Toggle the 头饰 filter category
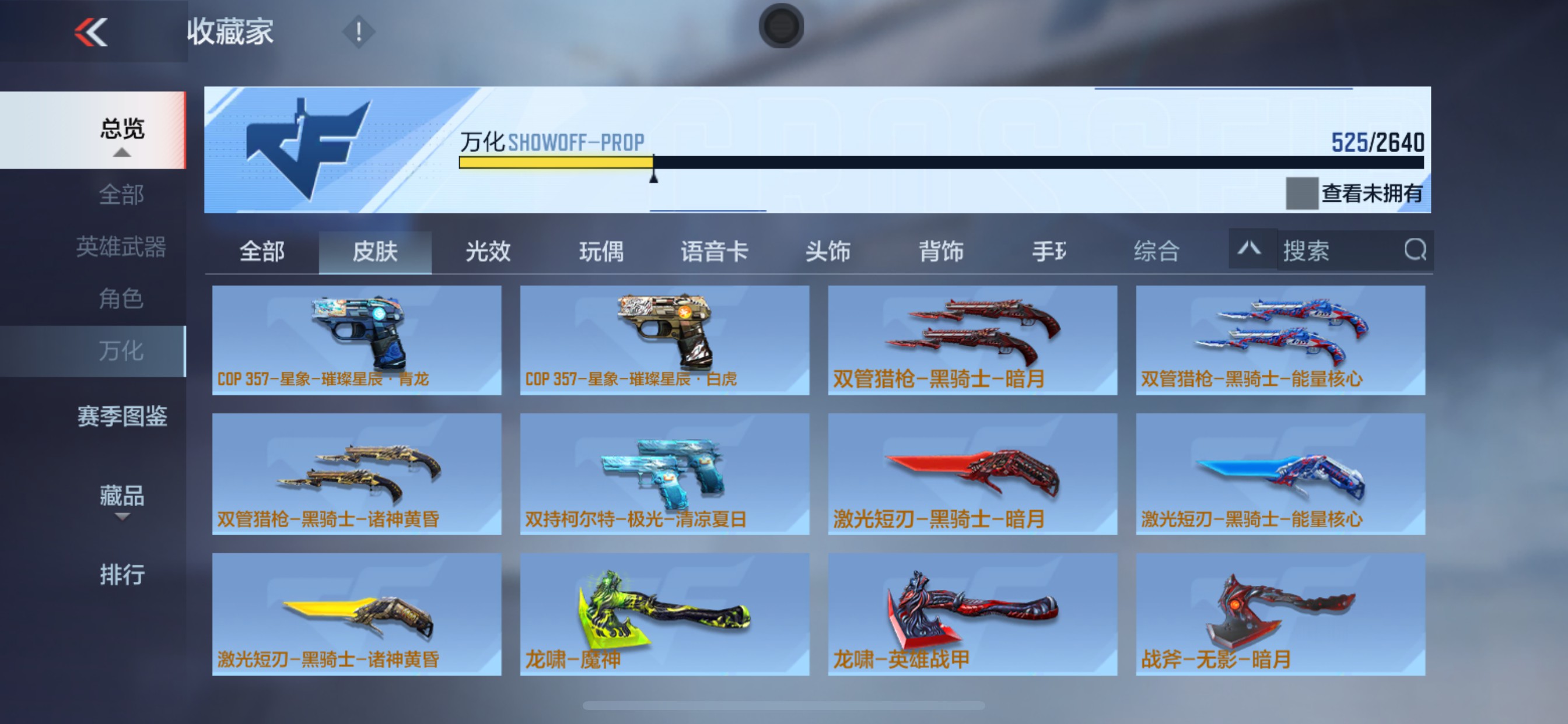The image size is (1568, 724). point(829,252)
